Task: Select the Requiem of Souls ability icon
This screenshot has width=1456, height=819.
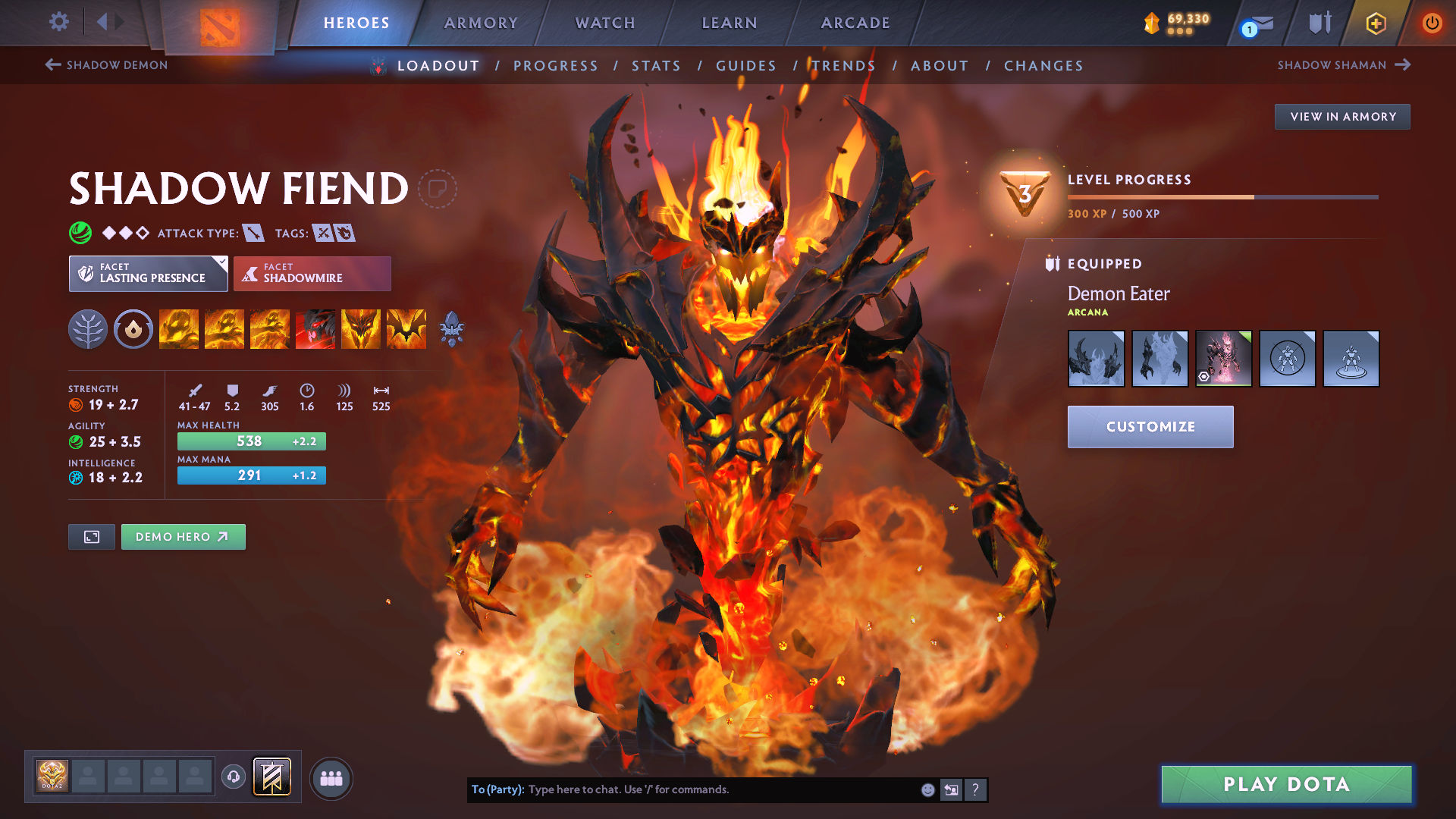Action: click(406, 328)
